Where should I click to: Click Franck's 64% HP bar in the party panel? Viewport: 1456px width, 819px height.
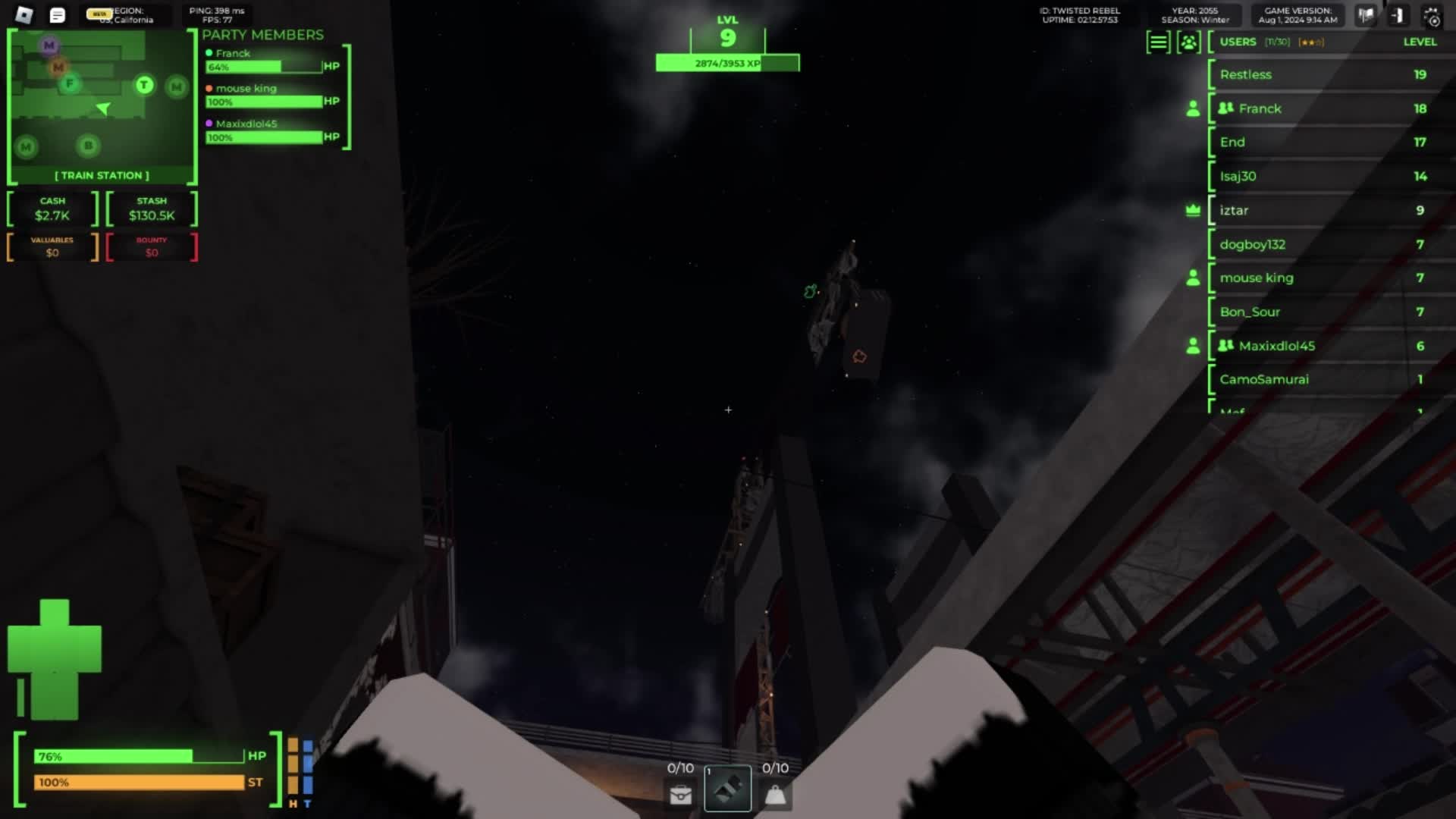click(262, 67)
